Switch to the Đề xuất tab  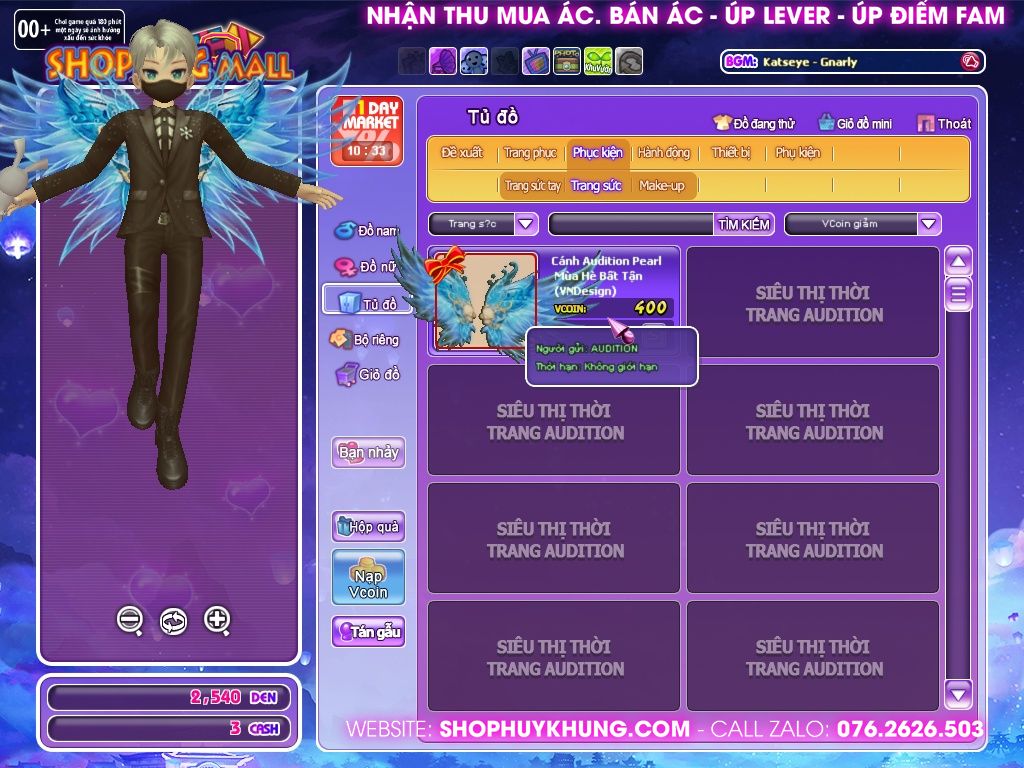click(x=462, y=153)
